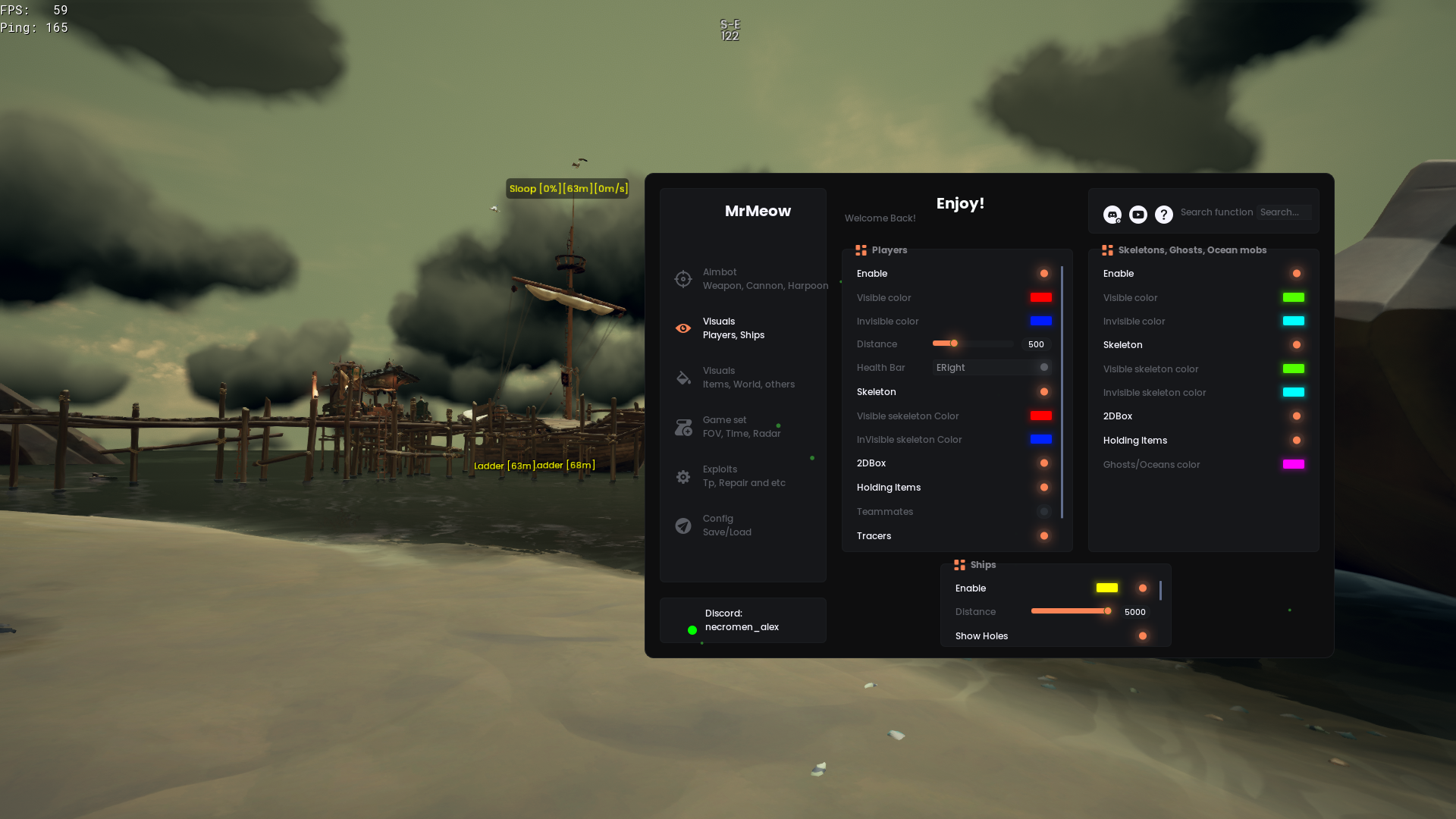Toggle Holding Items in the Skeletons panel

(x=1297, y=441)
